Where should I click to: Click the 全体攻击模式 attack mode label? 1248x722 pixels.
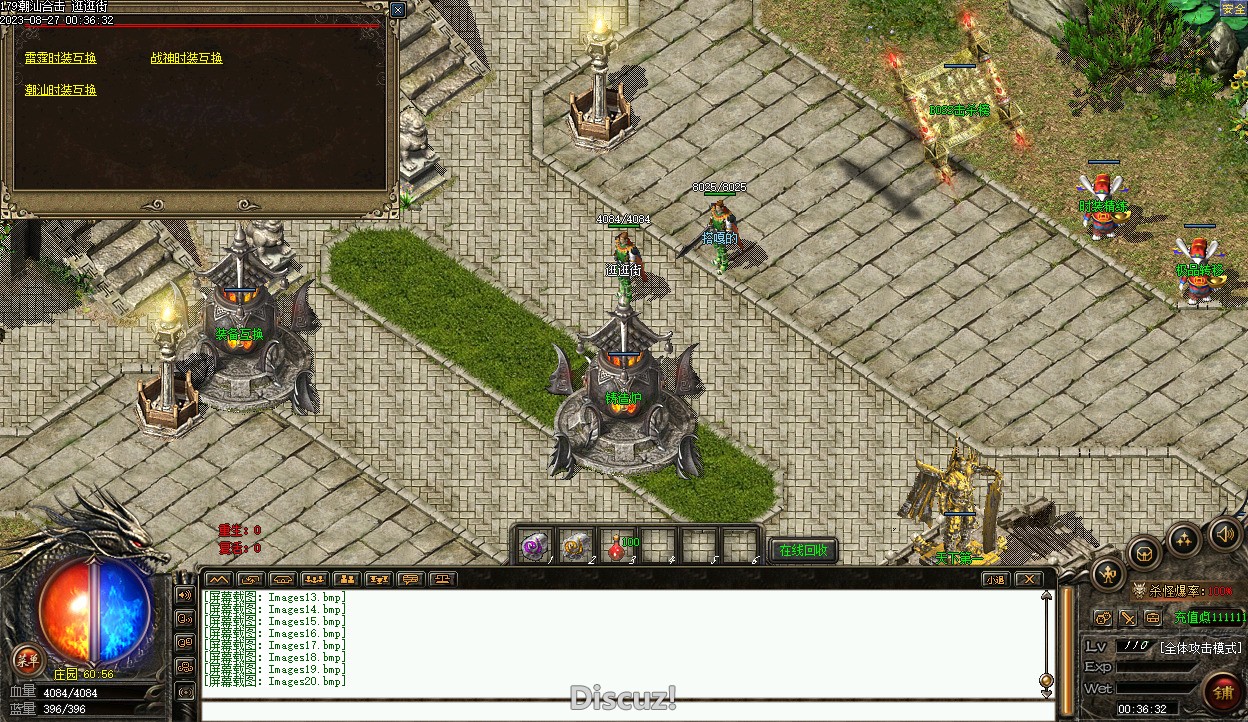coord(1200,648)
